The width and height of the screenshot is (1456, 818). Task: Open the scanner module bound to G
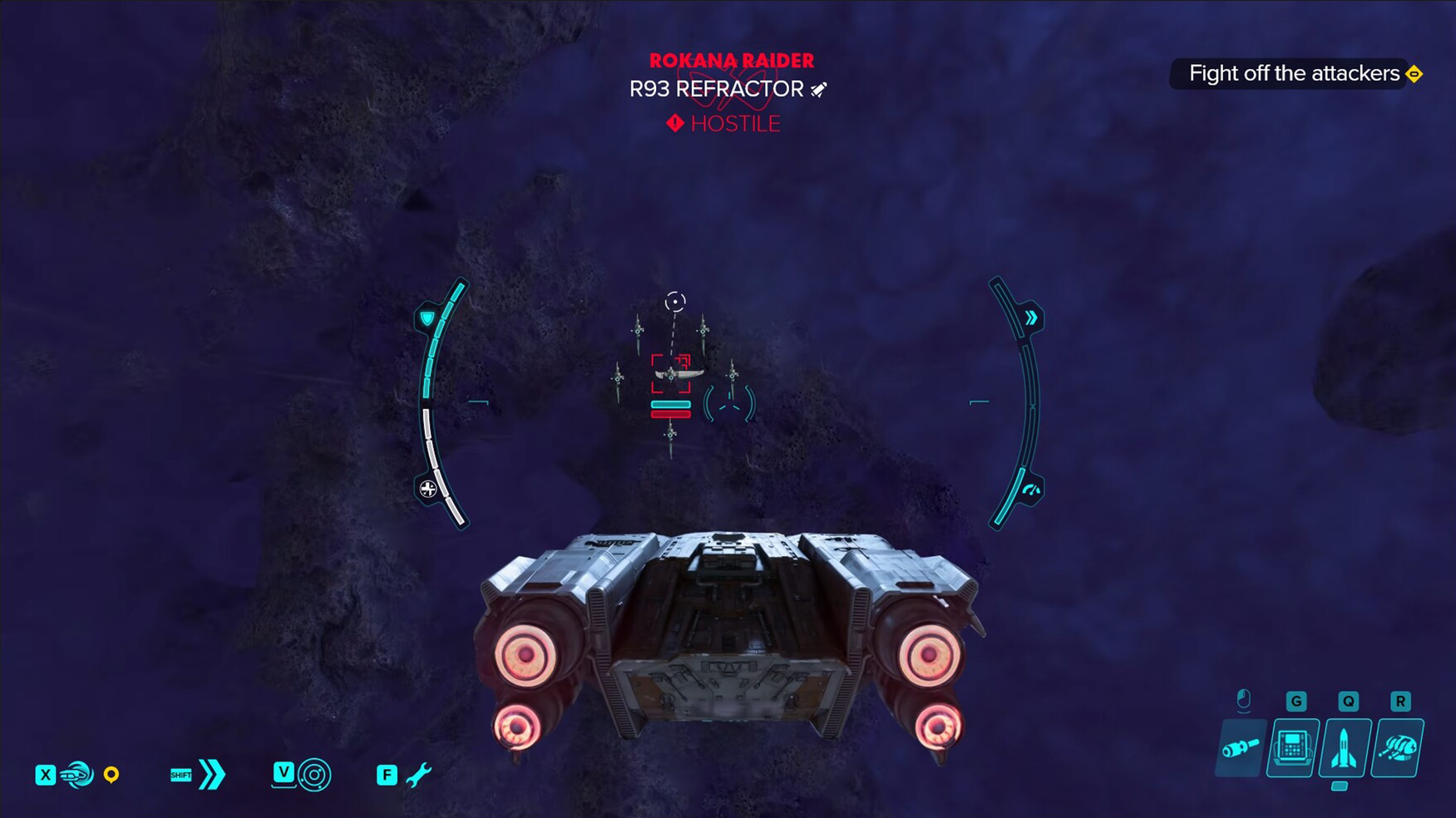tap(1292, 747)
